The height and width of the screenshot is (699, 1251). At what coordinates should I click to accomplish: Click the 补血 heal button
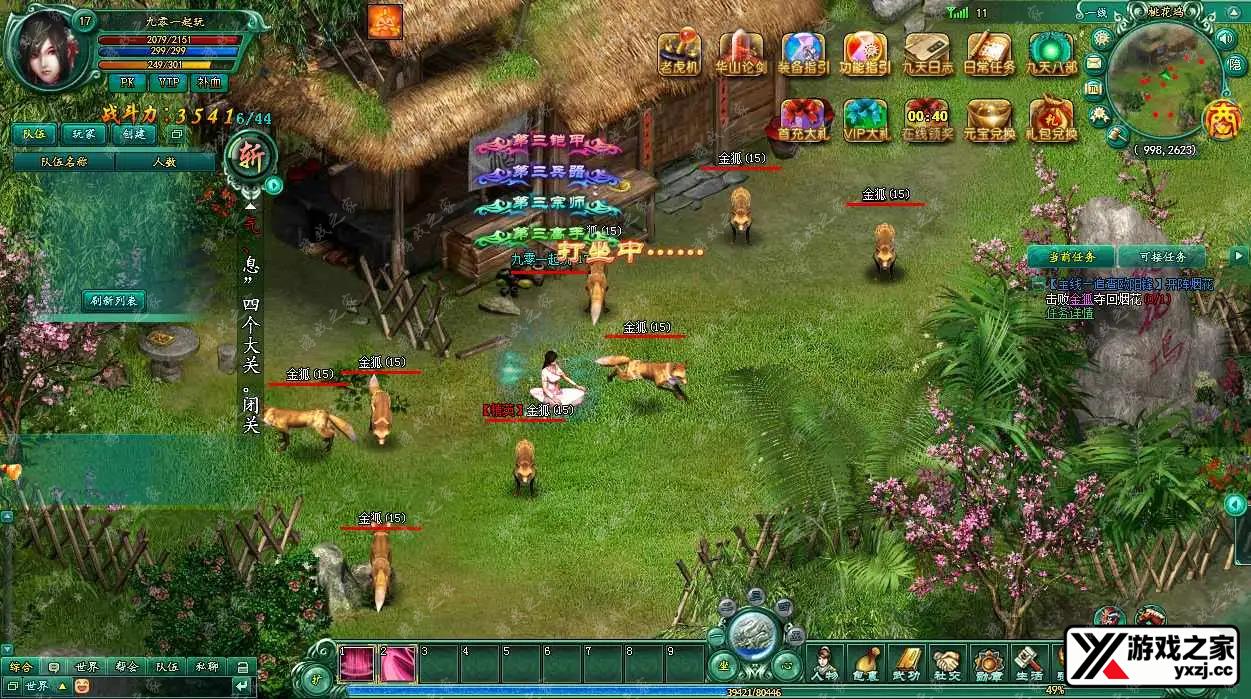[210, 81]
